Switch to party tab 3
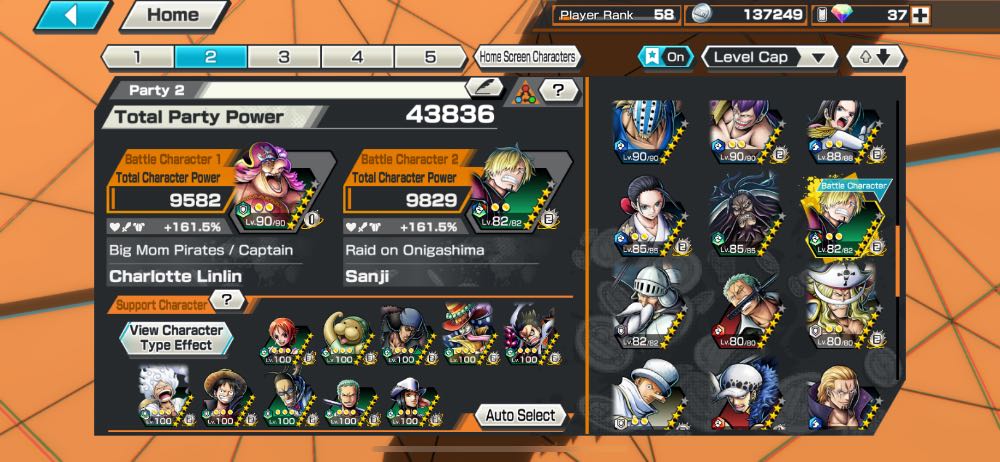Screen dimensions: 1000x462 click(x=284, y=57)
